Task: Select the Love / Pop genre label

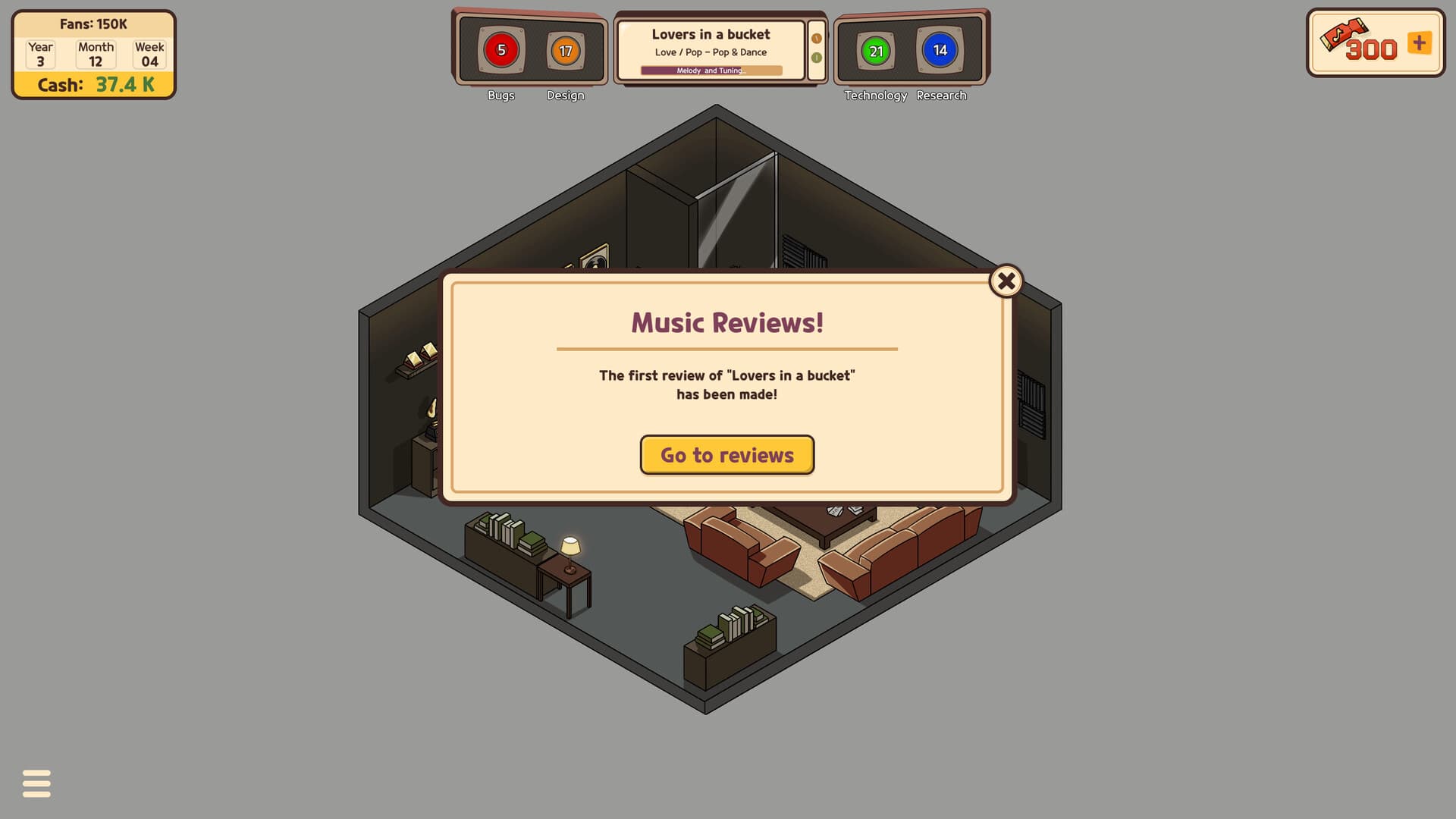Action: point(711,52)
